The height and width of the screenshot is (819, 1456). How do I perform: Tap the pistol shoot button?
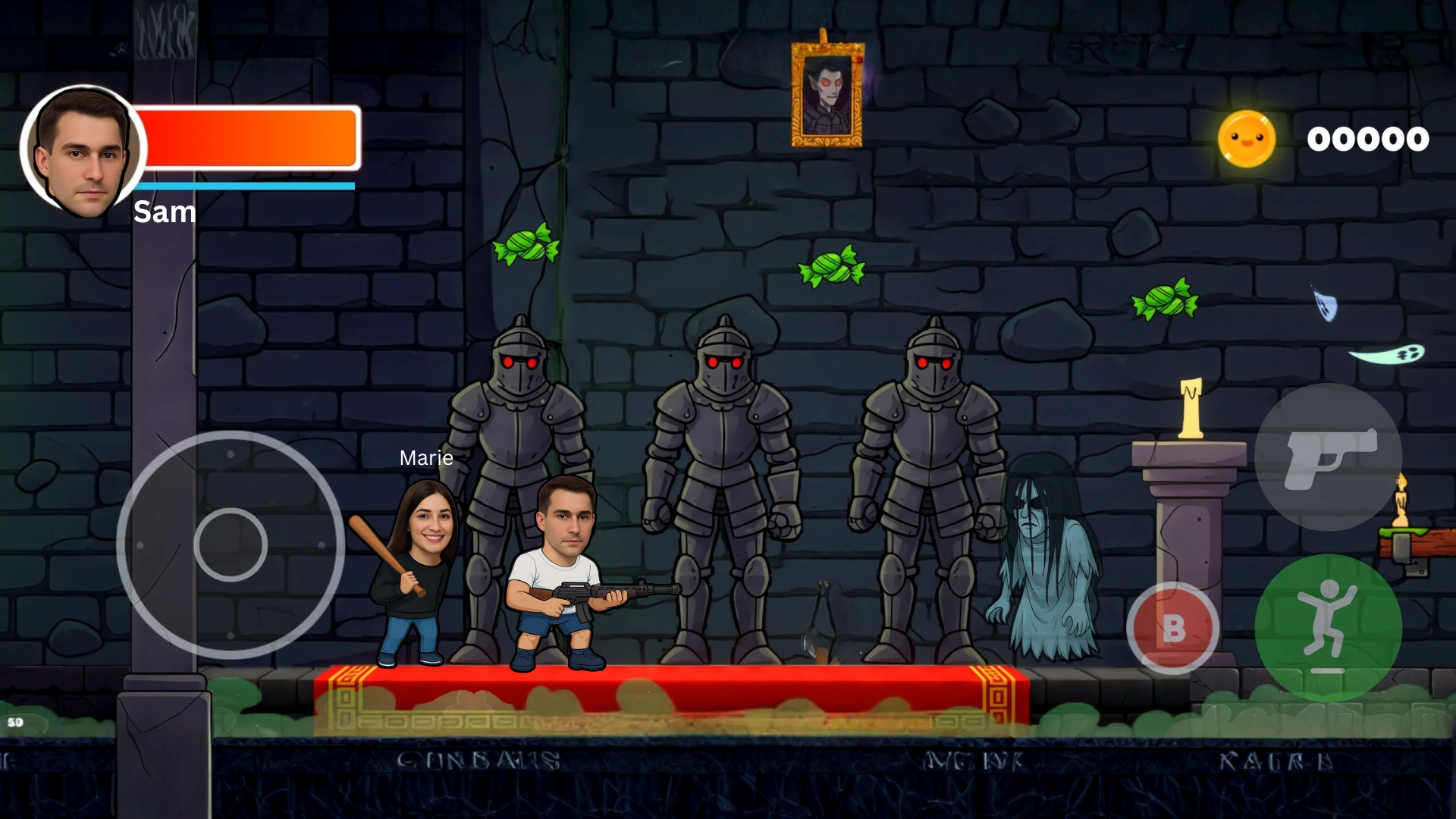click(1328, 457)
